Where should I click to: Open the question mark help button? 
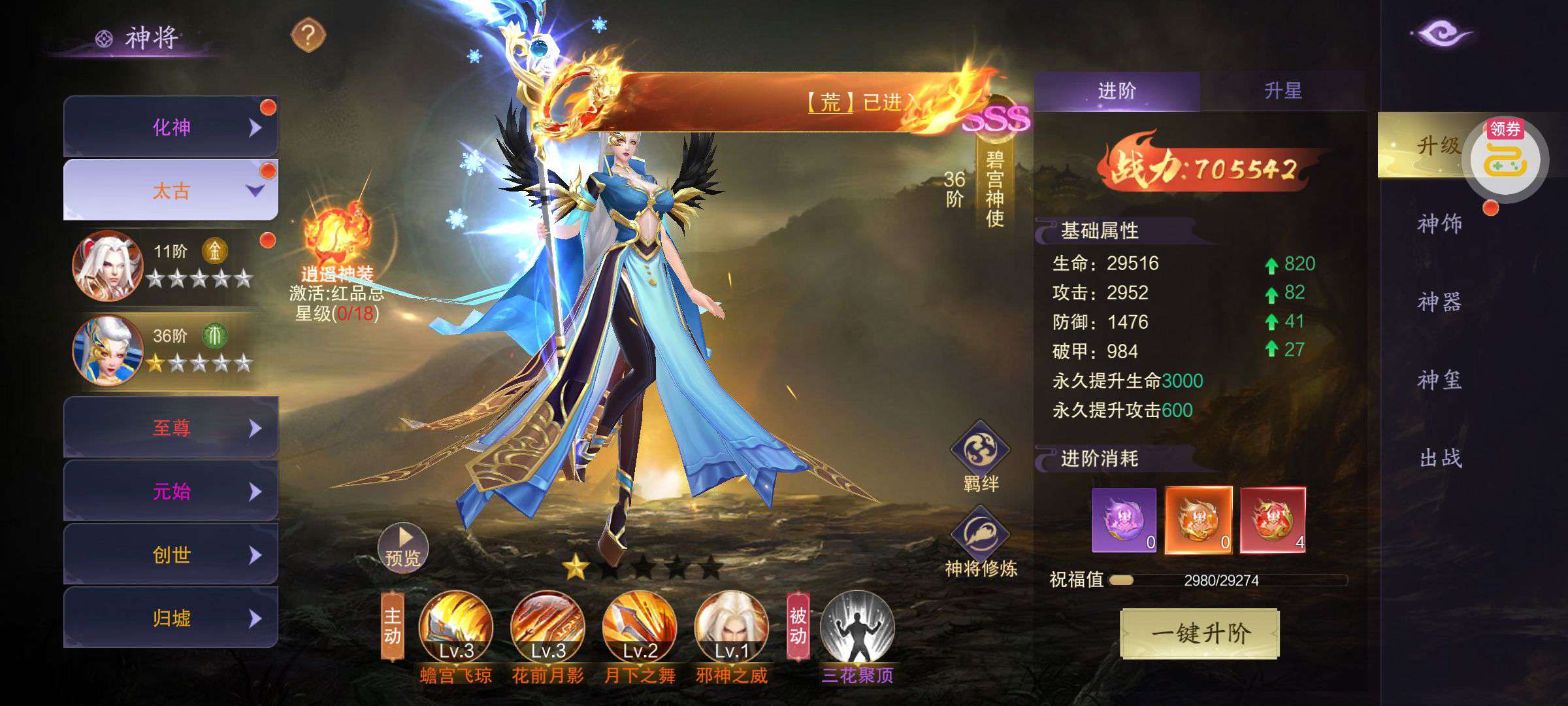point(308,35)
